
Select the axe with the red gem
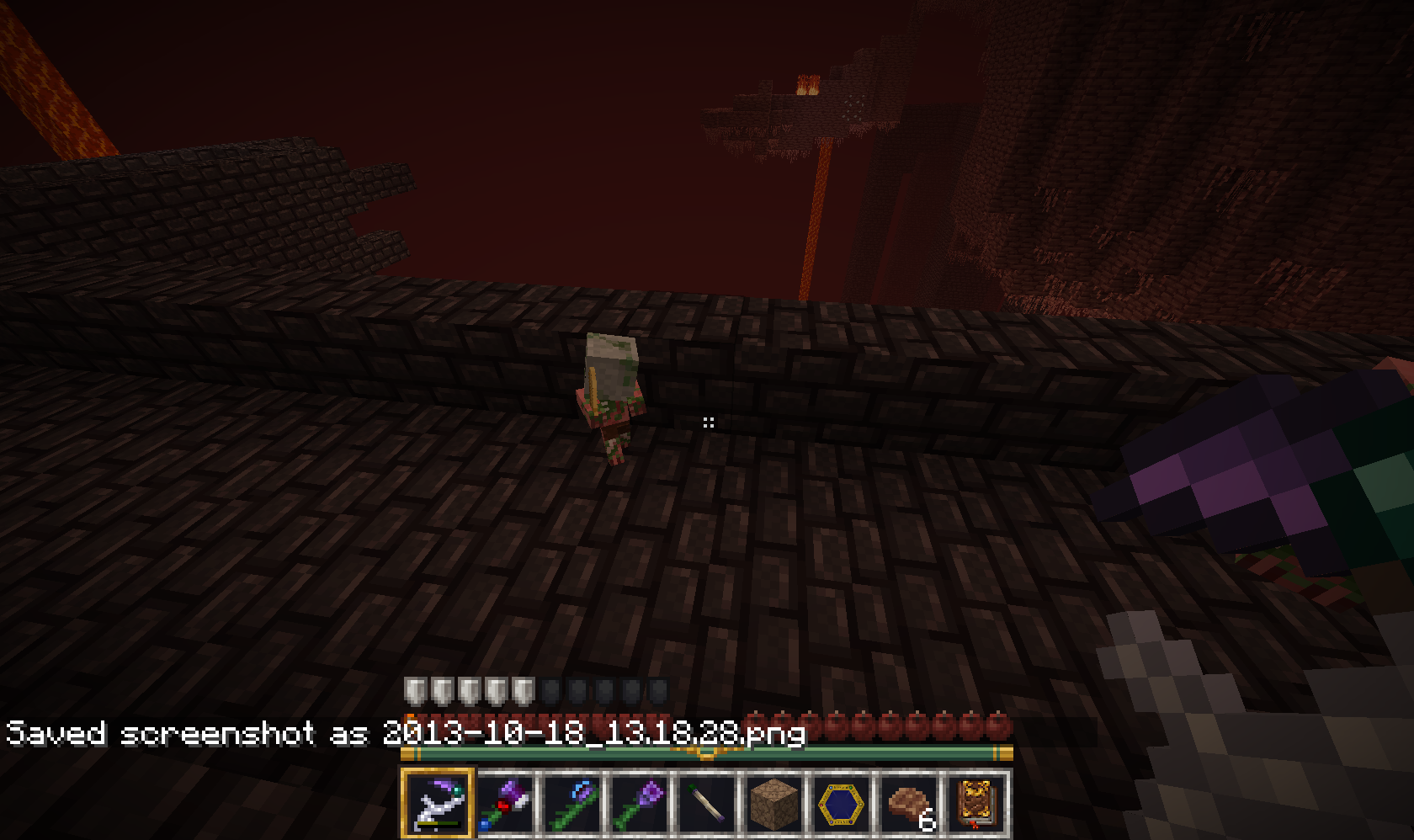click(505, 802)
